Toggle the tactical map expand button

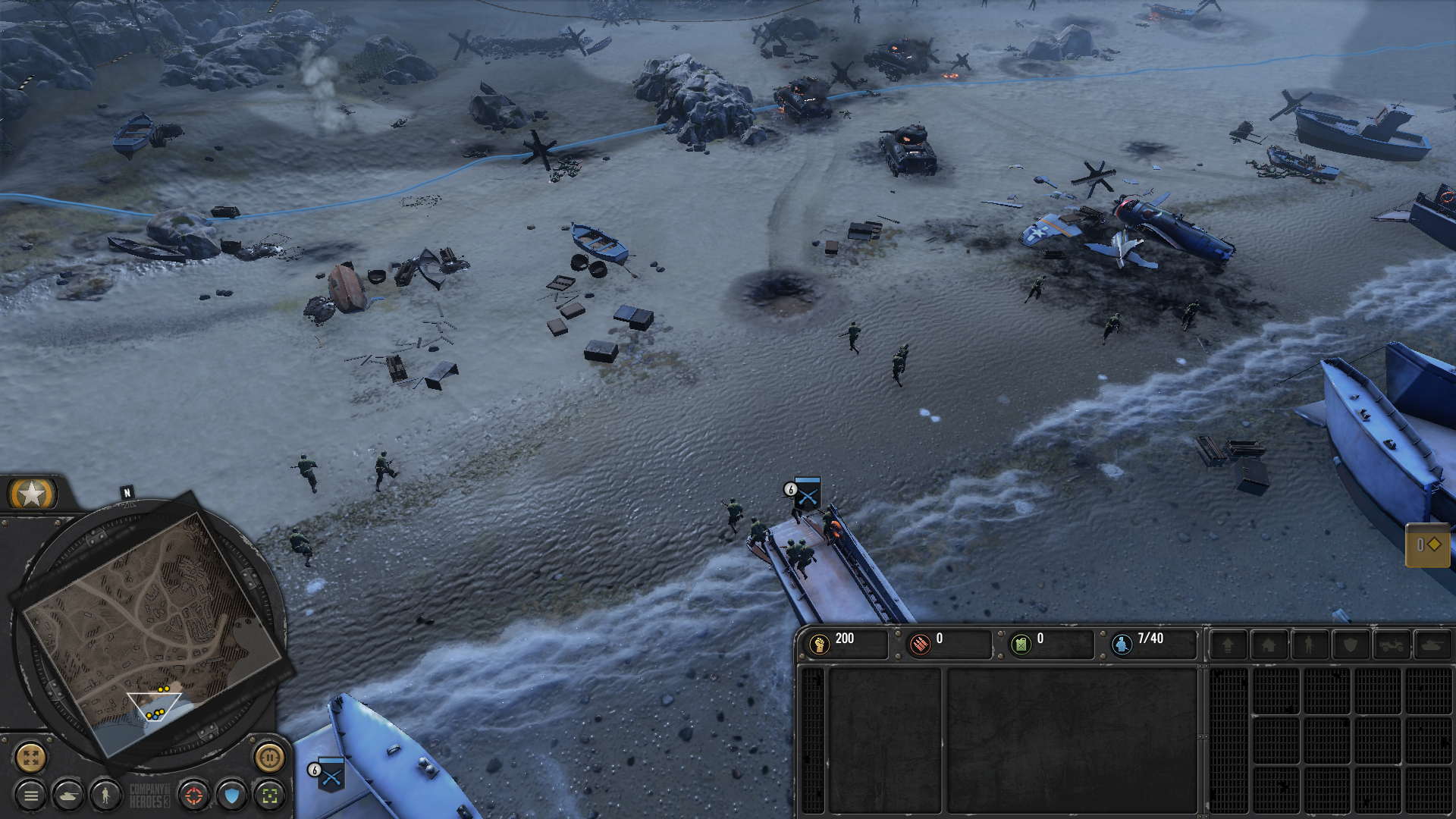click(x=31, y=757)
